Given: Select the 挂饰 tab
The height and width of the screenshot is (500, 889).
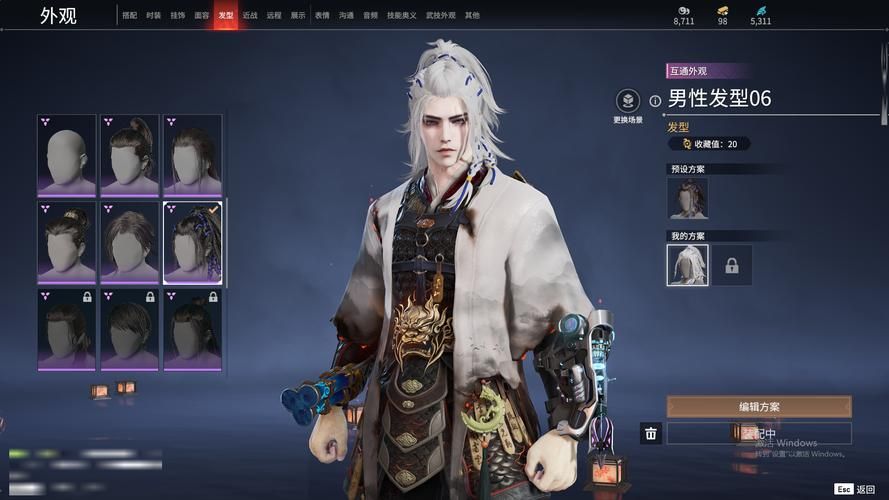Looking at the screenshot, I should 177,16.
